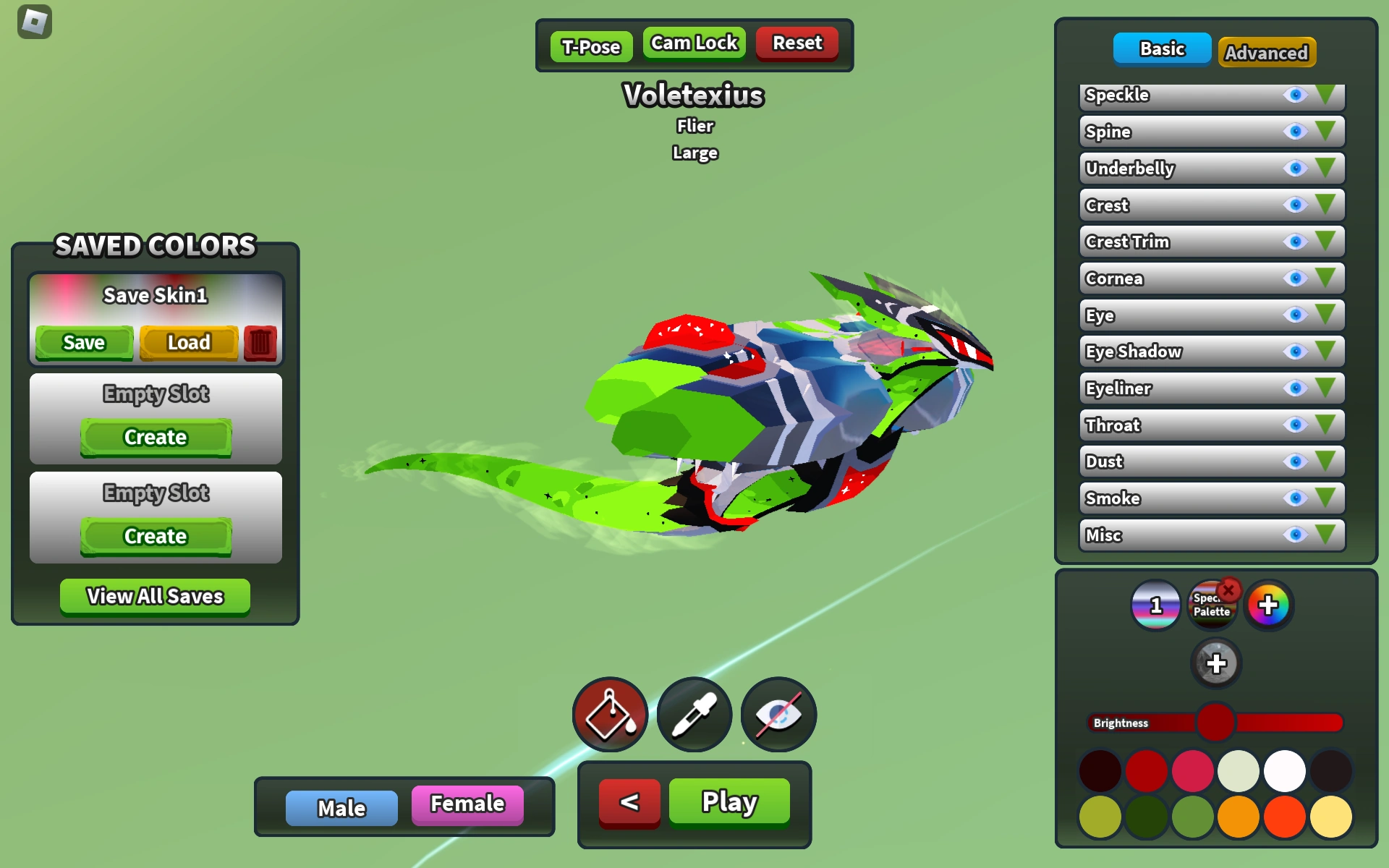Hide the Underbelly region

(1294, 169)
